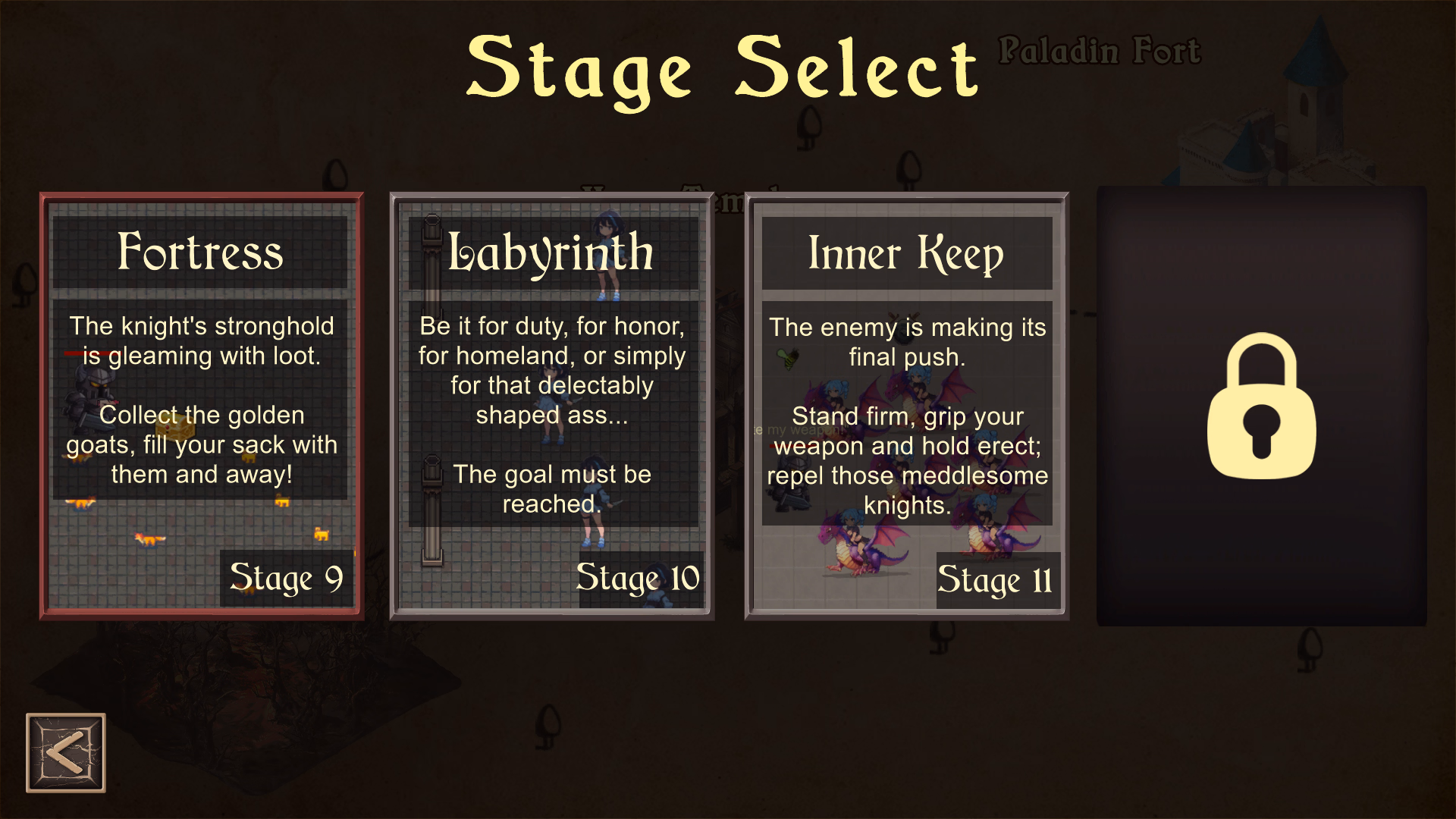Select the Fortress stage 9 card

[x=202, y=406]
